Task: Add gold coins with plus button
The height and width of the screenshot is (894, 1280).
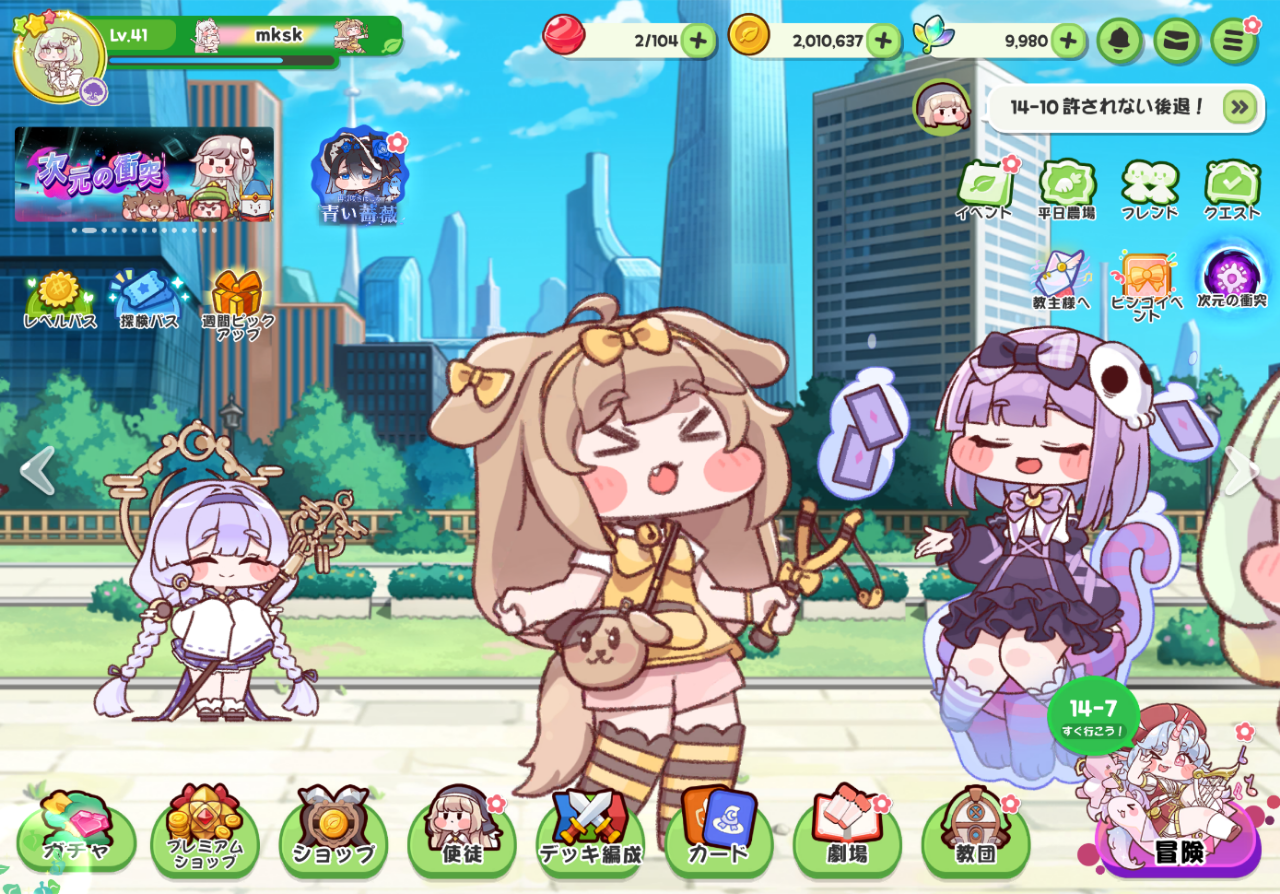Action: click(x=883, y=41)
